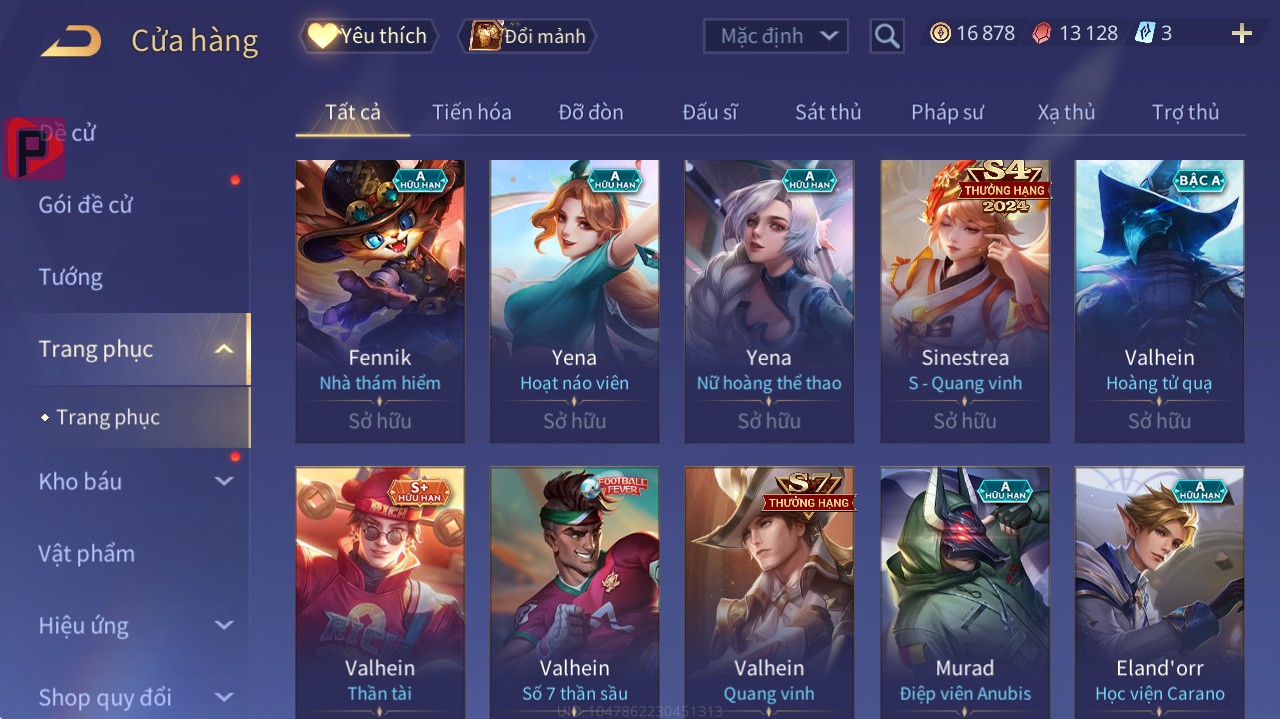Add currency with the plus button
The width and height of the screenshot is (1280, 719).
click(1242, 34)
